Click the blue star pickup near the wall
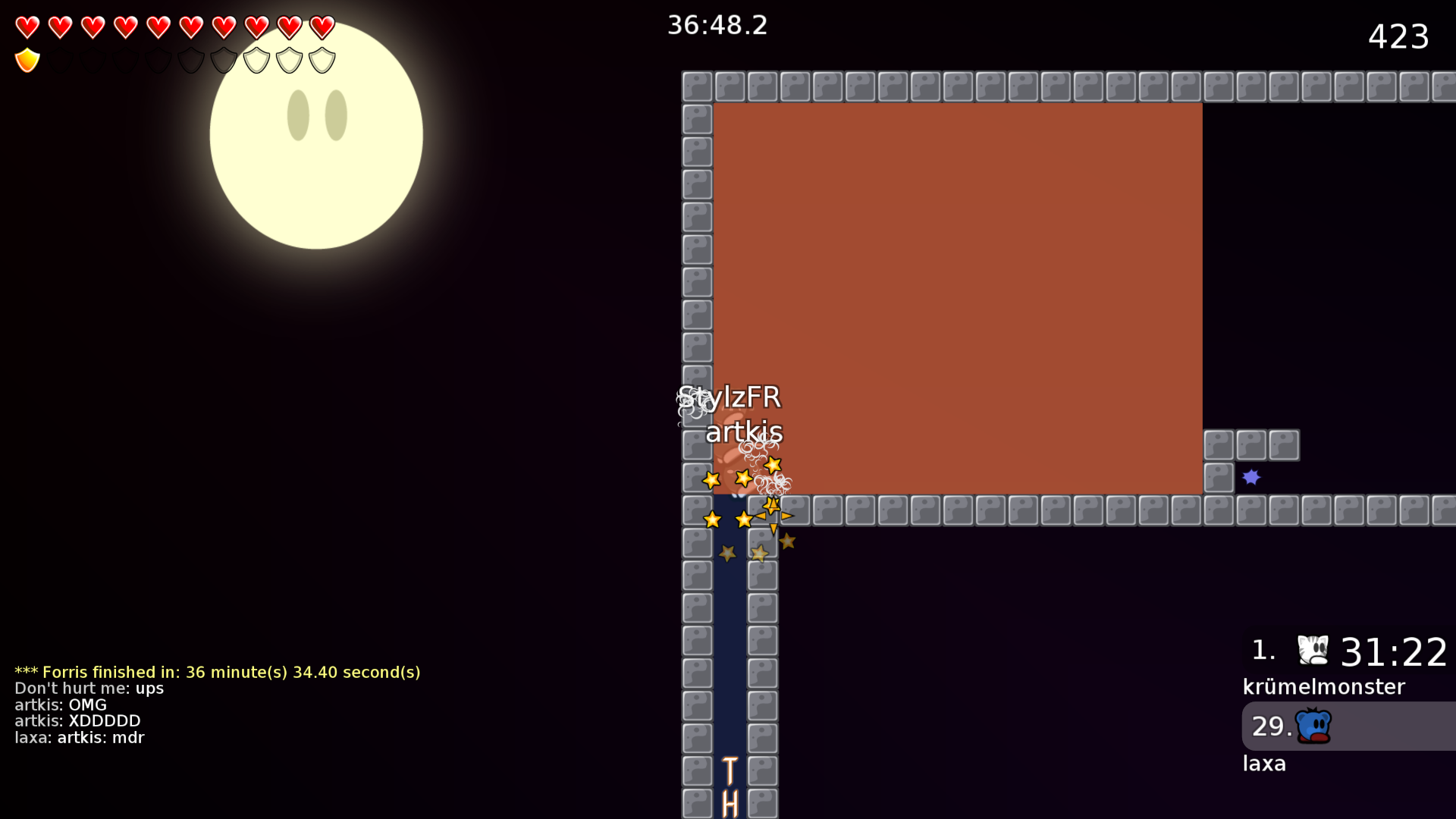The image size is (1456, 819). (1251, 477)
